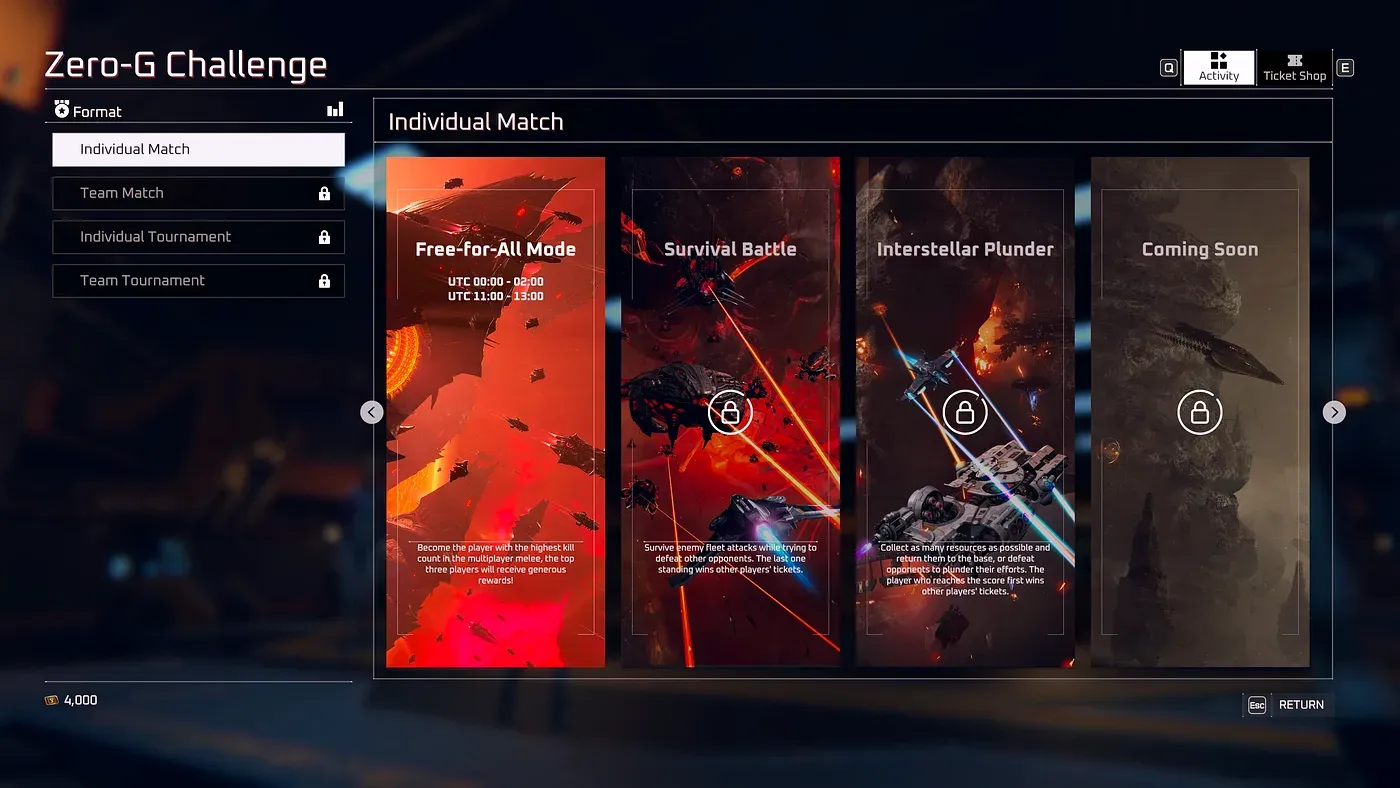The height and width of the screenshot is (788, 1400).
Task: Expand the Individual Tournament entry
Action: [198, 237]
